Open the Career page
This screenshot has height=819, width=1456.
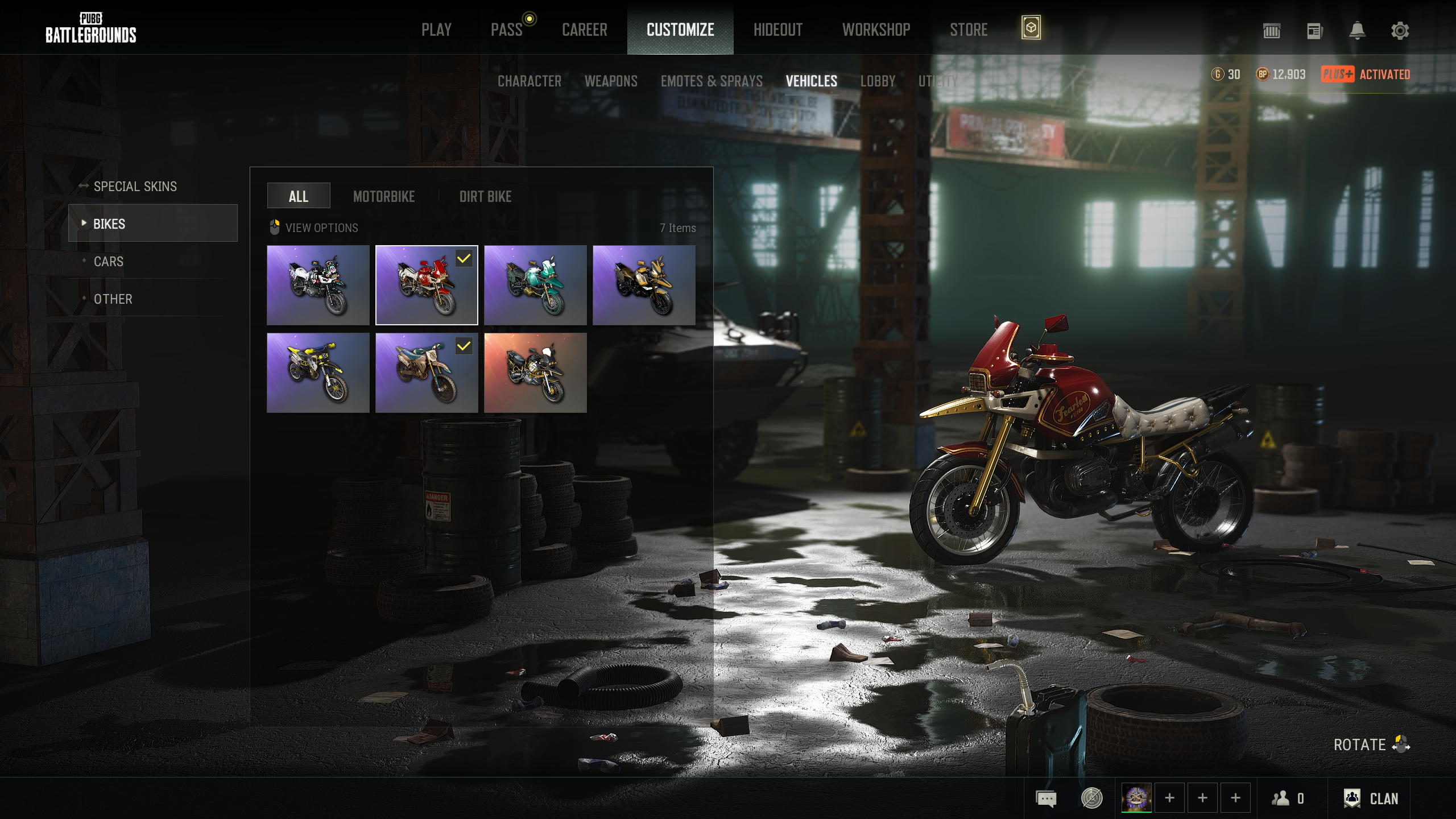pyautogui.click(x=584, y=30)
